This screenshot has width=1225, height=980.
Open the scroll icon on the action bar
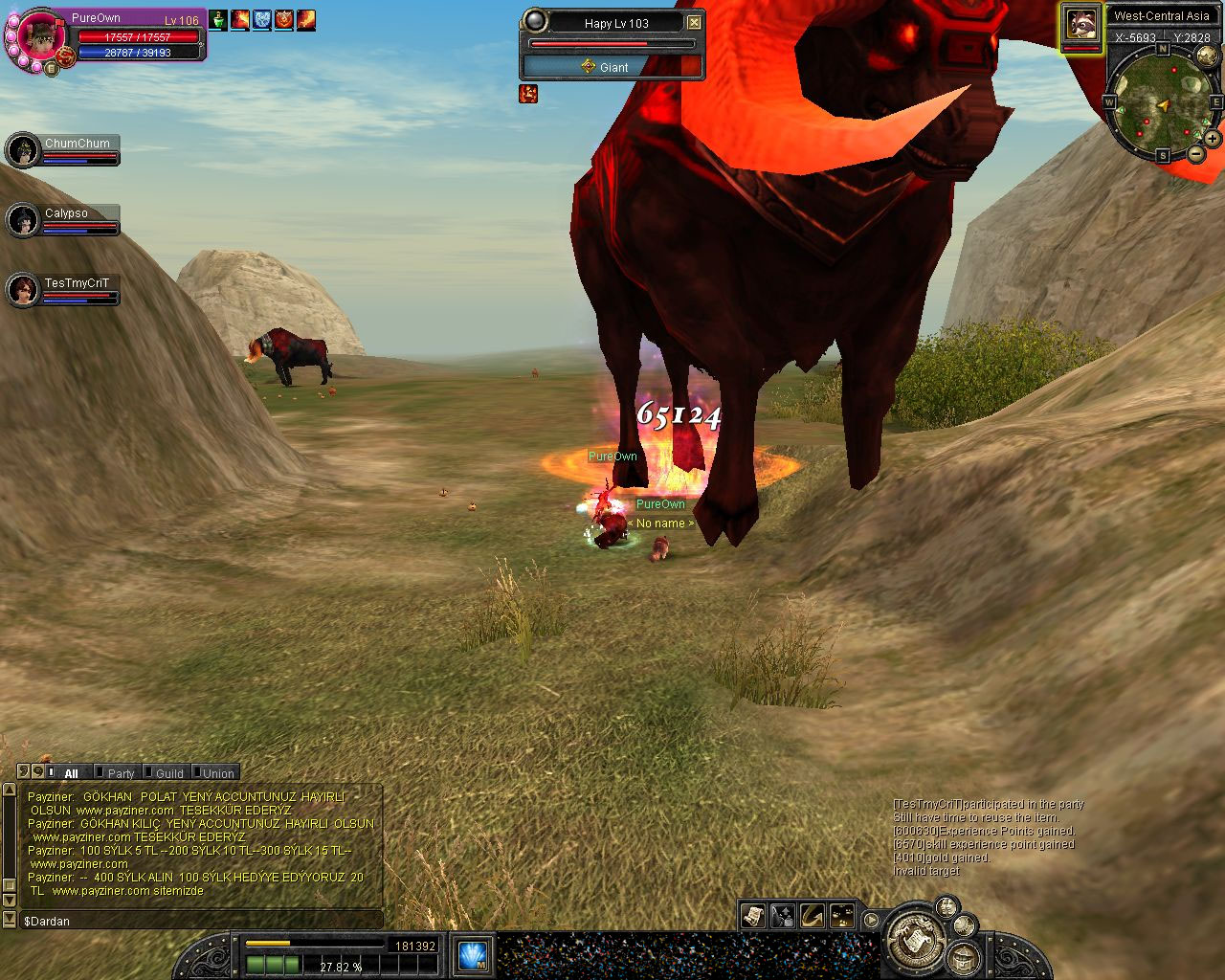coord(753,916)
